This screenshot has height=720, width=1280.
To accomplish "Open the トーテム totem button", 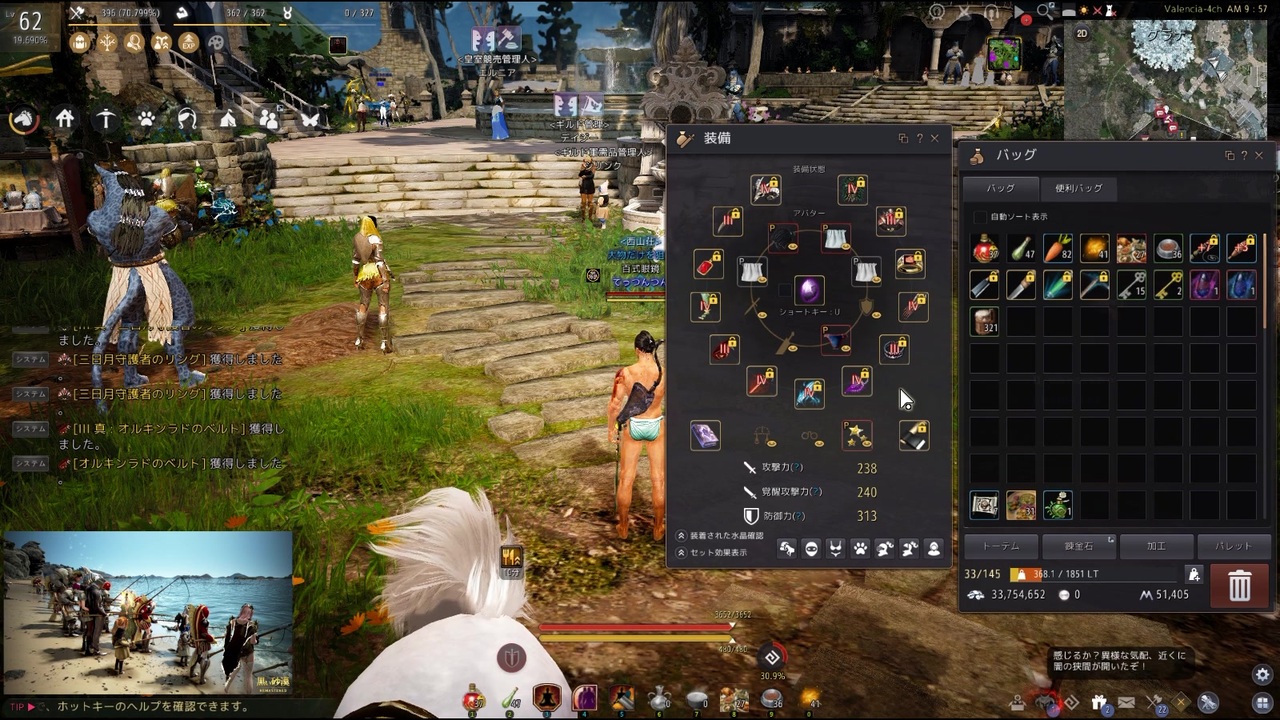I will coord(1001,546).
